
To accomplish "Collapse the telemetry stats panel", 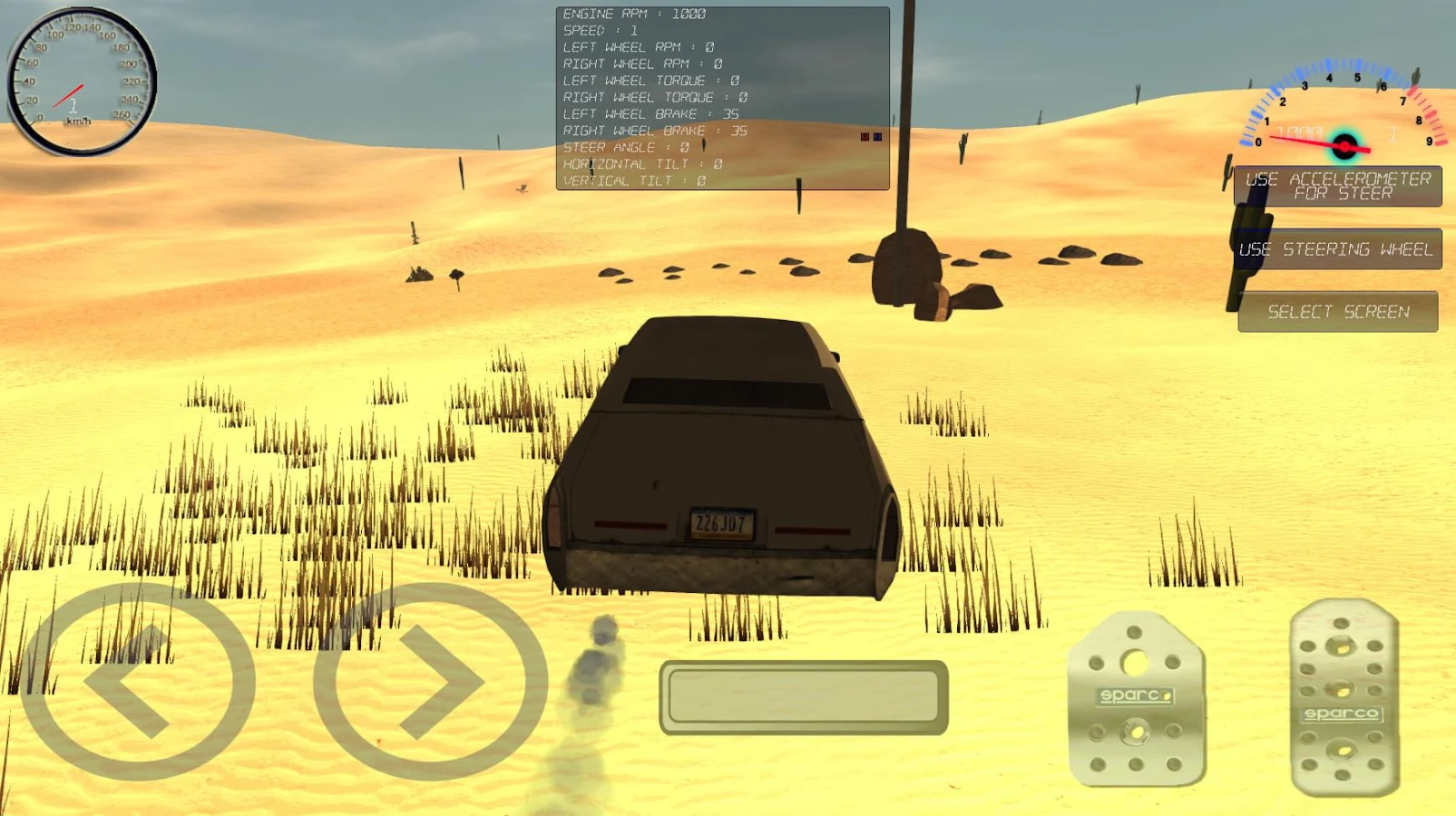I will (721, 95).
